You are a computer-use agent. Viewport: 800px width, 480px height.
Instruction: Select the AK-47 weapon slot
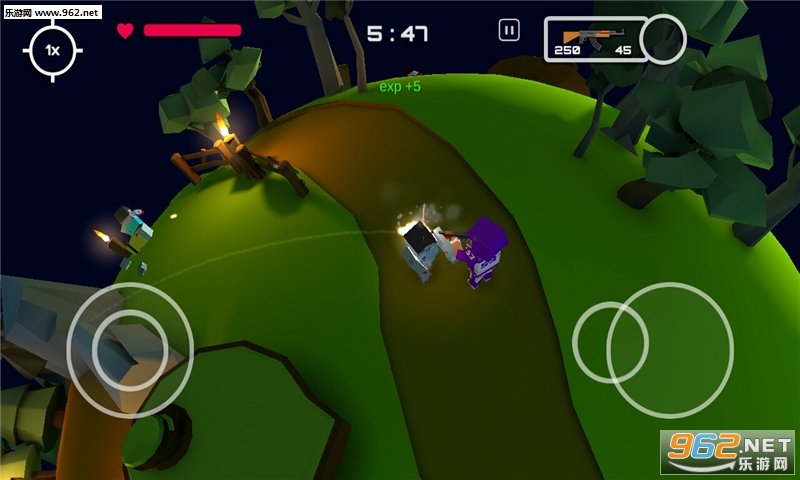595,39
